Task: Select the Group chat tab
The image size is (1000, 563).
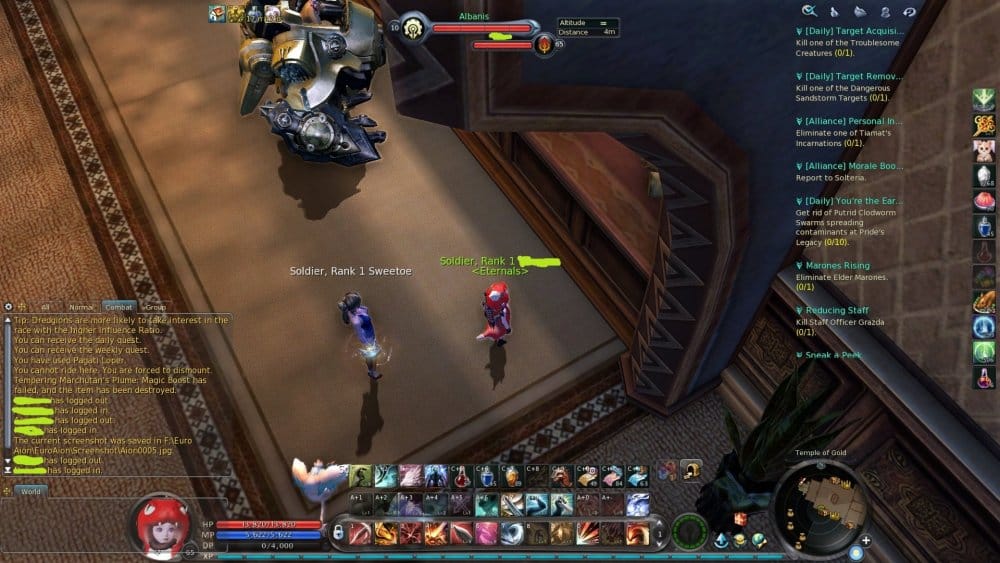Action: [x=155, y=307]
